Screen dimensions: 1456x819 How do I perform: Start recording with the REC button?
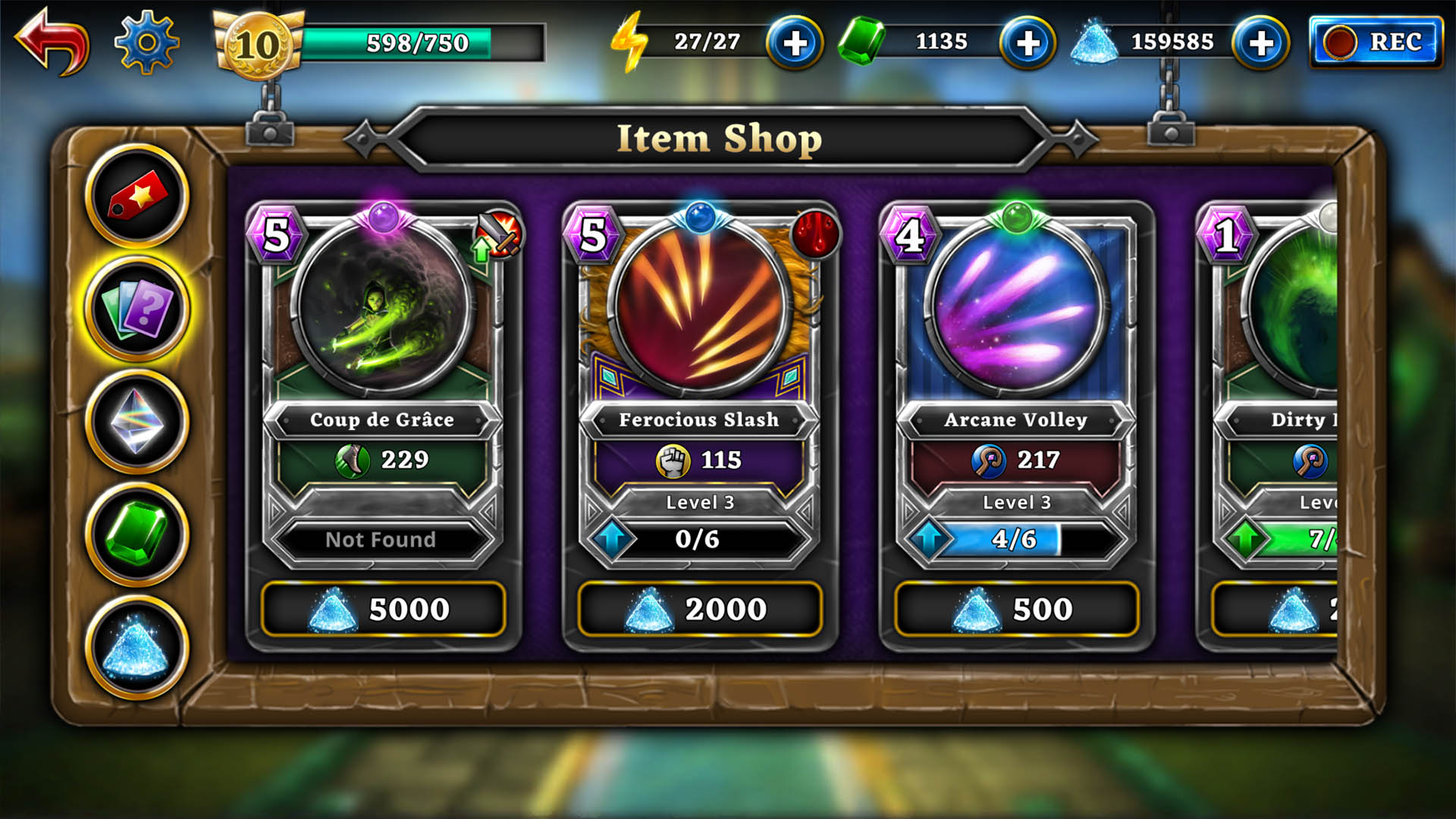[x=1376, y=42]
